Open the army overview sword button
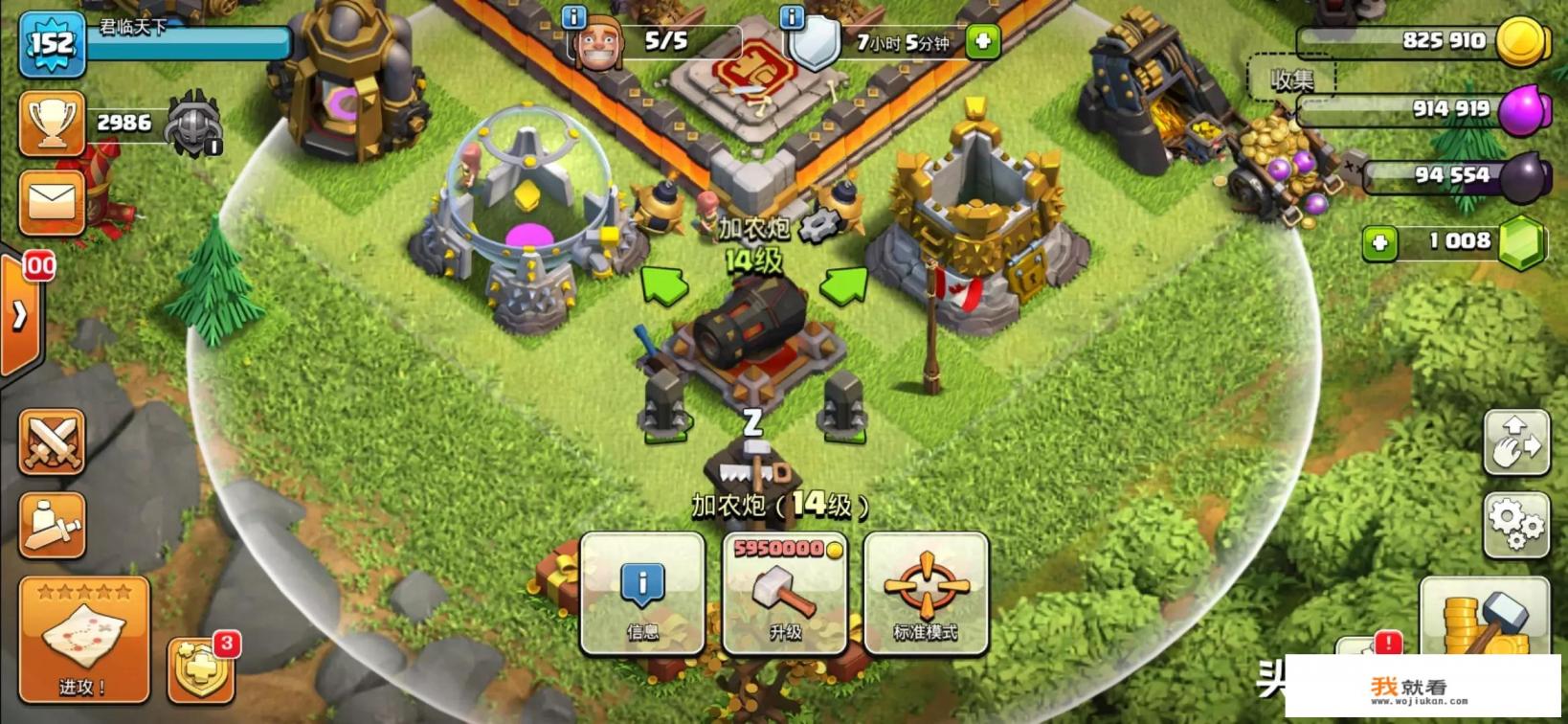 pos(52,525)
